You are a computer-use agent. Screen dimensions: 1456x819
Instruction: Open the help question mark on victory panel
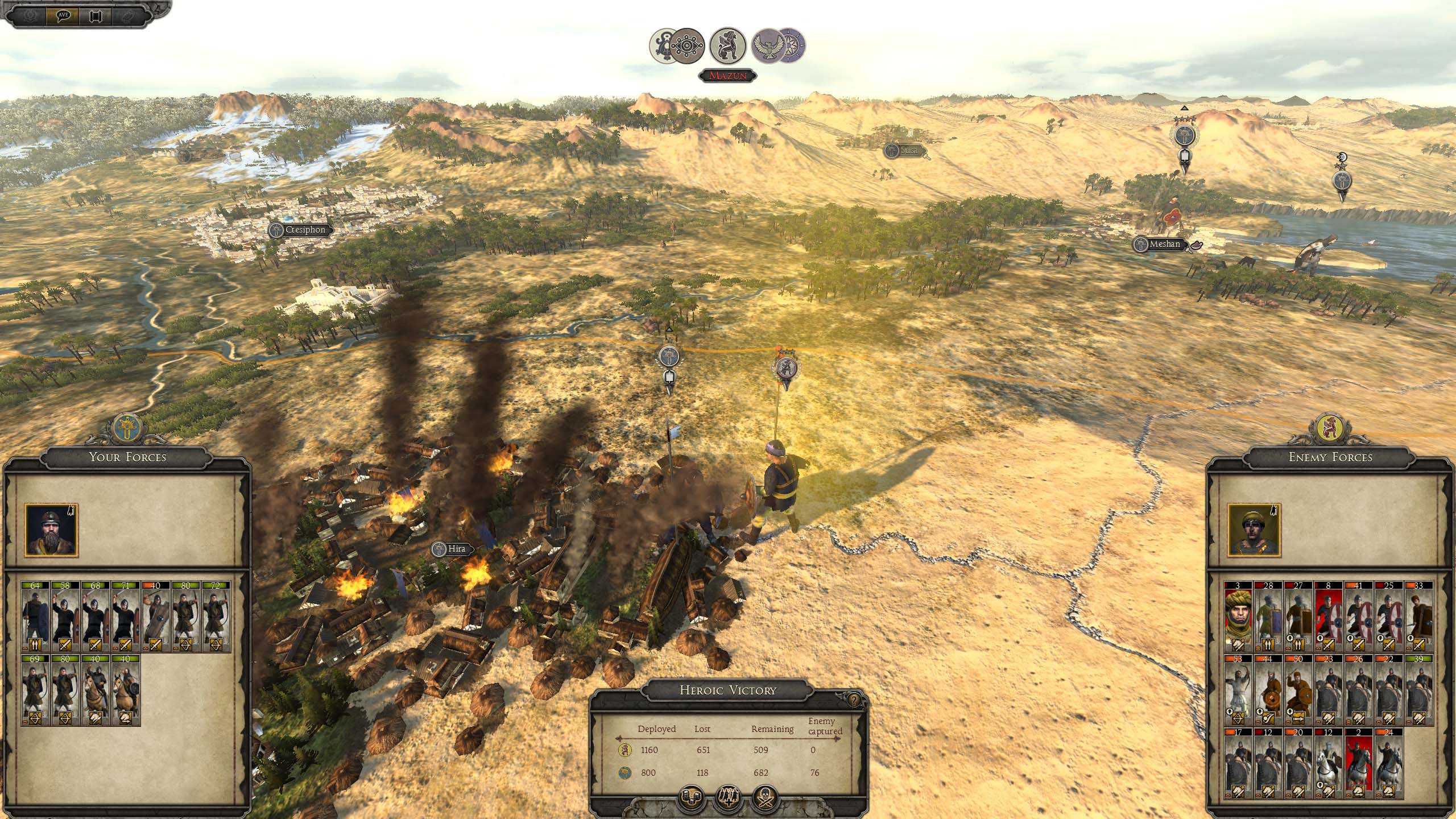tap(854, 700)
